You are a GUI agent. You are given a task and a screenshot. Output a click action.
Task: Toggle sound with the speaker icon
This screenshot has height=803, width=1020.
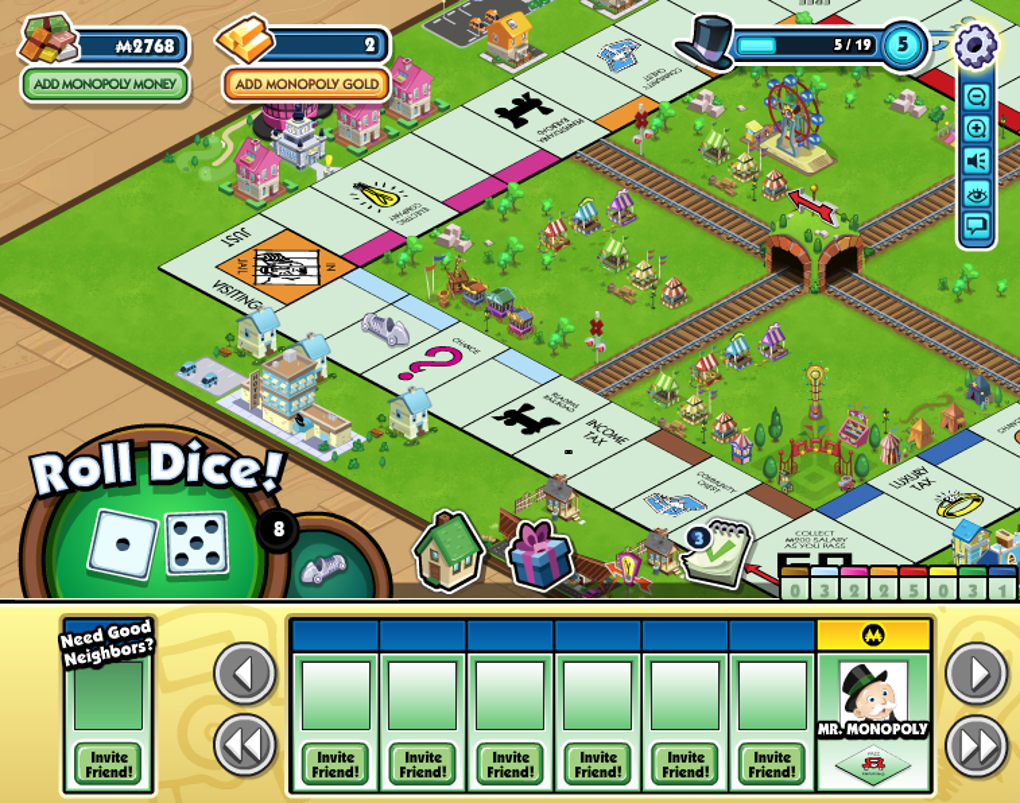pos(977,162)
